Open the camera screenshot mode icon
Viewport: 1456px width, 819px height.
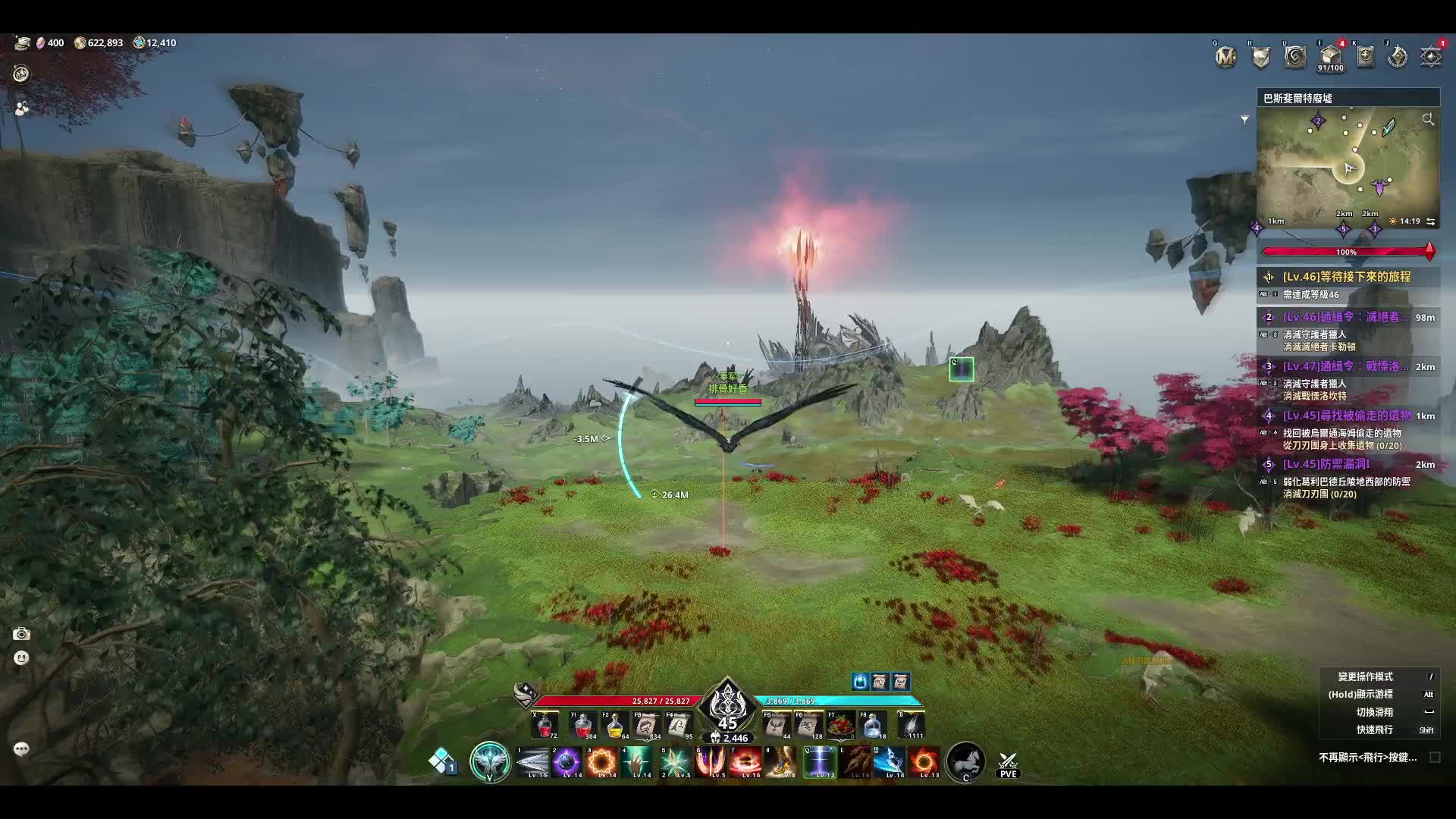click(x=21, y=634)
